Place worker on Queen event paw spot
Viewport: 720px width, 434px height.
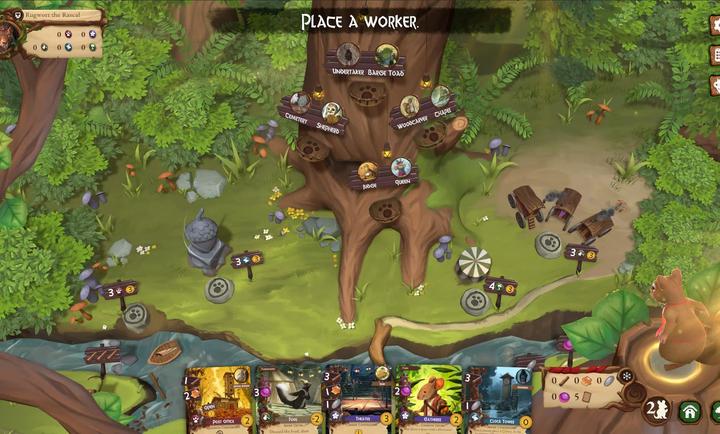point(385,210)
